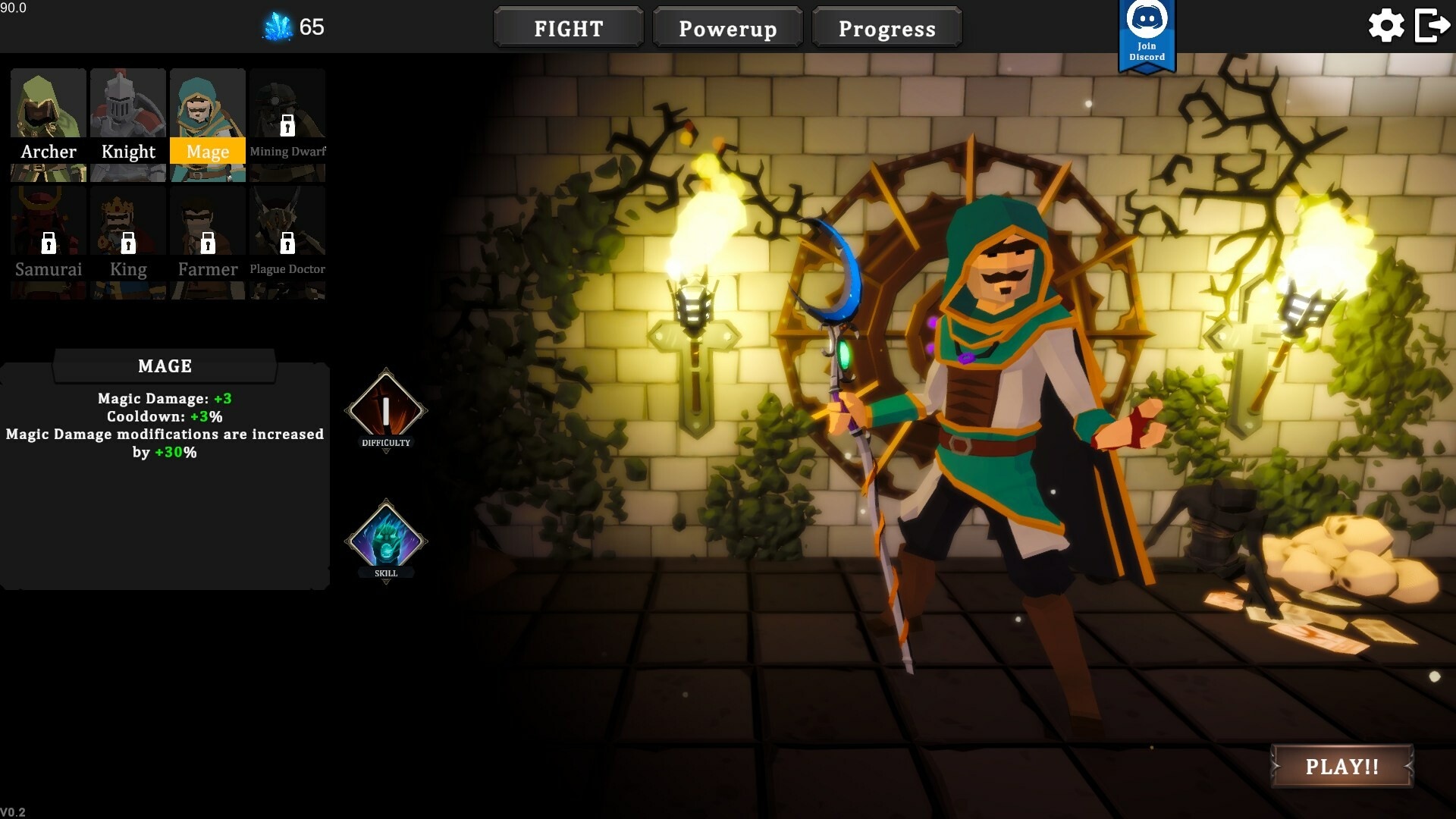Show the Progress tab
Screen dimensions: 1456x819
(x=886, y=28)
